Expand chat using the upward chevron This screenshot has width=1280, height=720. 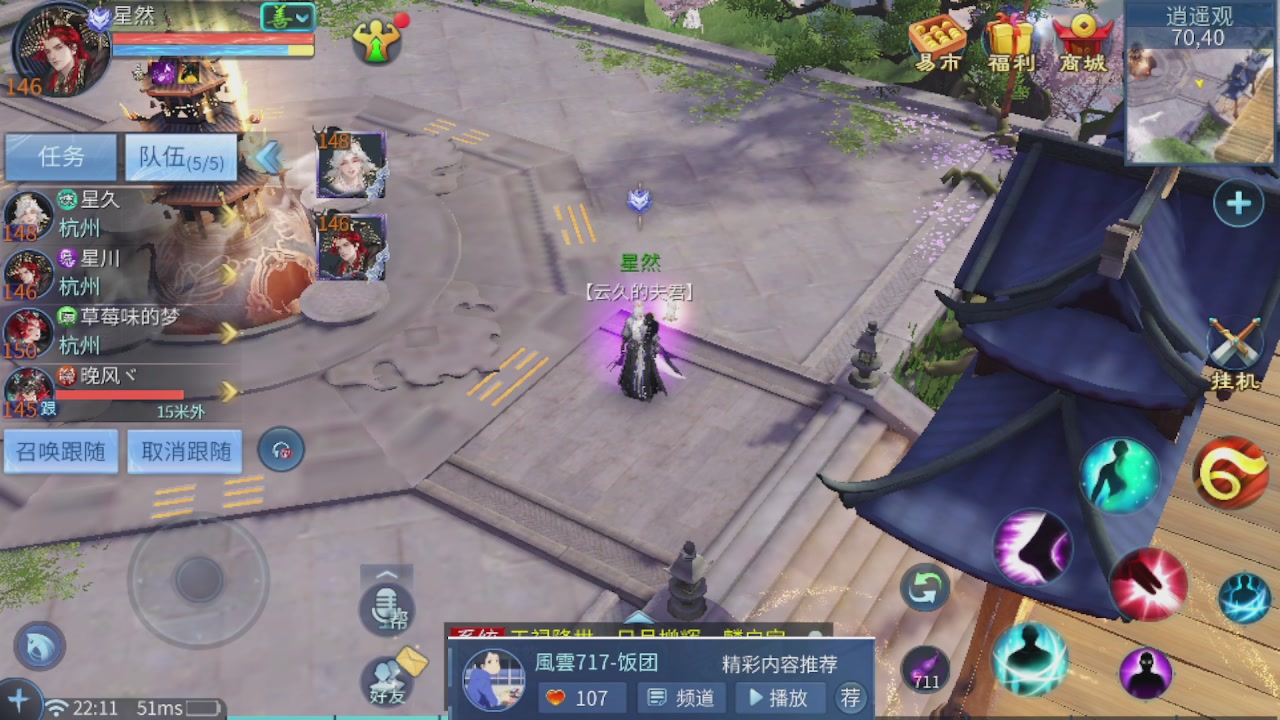pyautogui.click(x=388, y=575)
